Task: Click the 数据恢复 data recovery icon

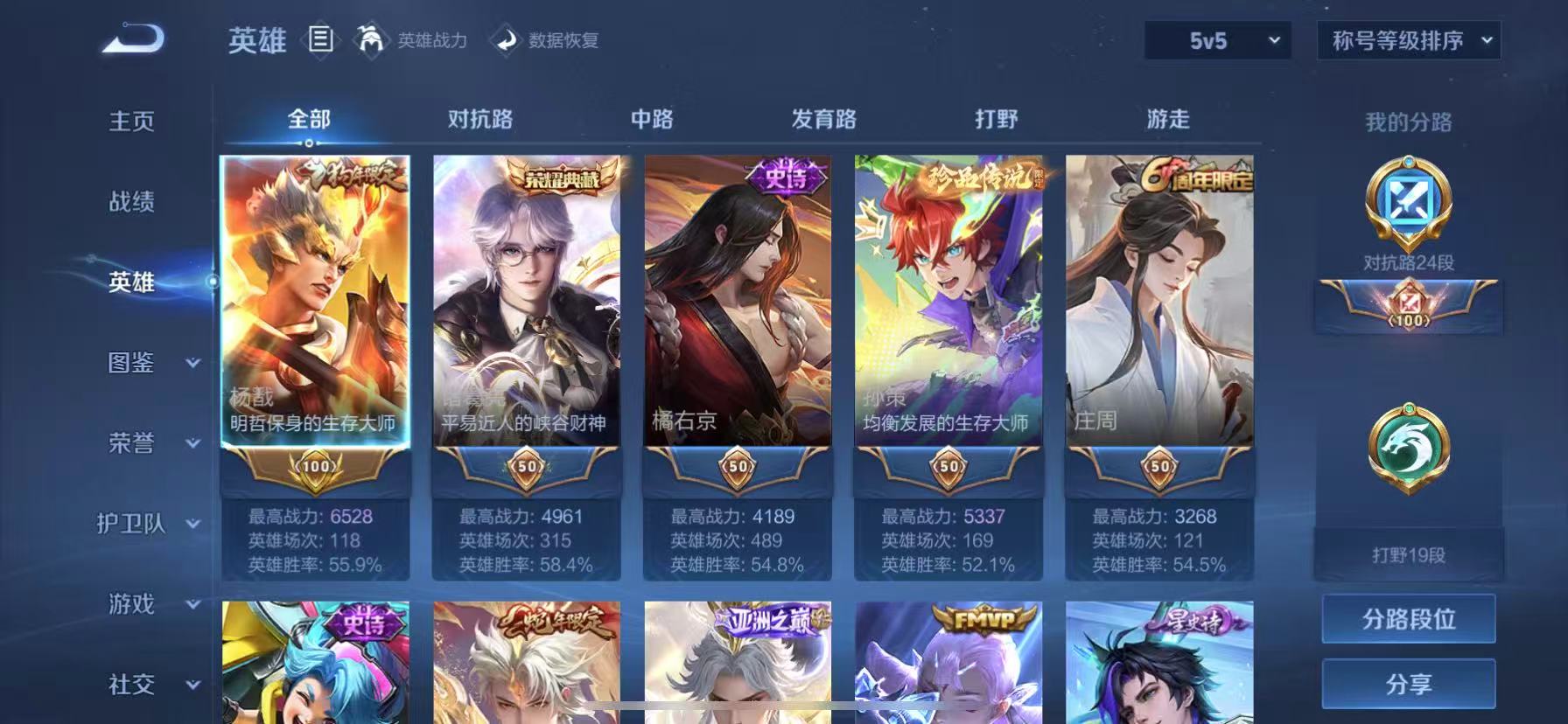Action: coord(506,40)
